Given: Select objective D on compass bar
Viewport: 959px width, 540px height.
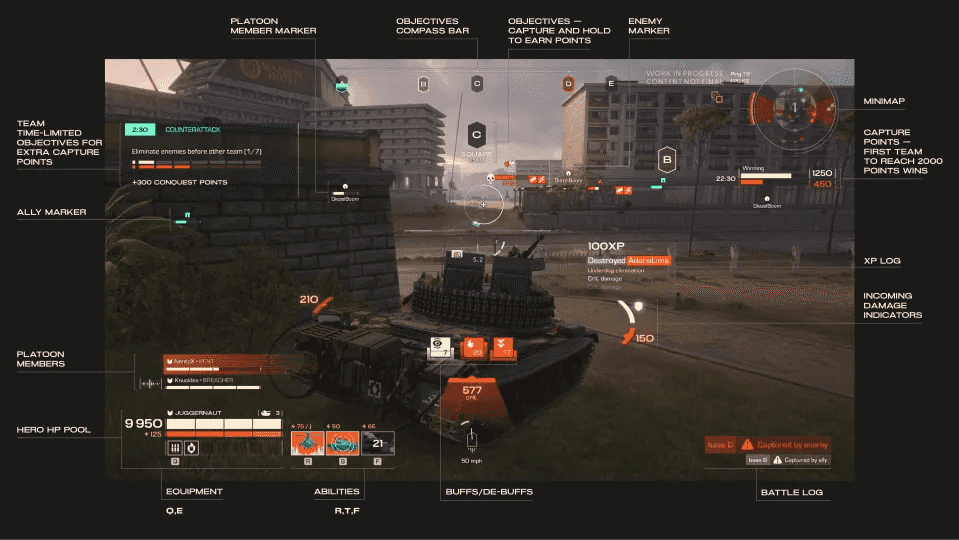Looking at the screenshot, I should (x=568, y=84).
